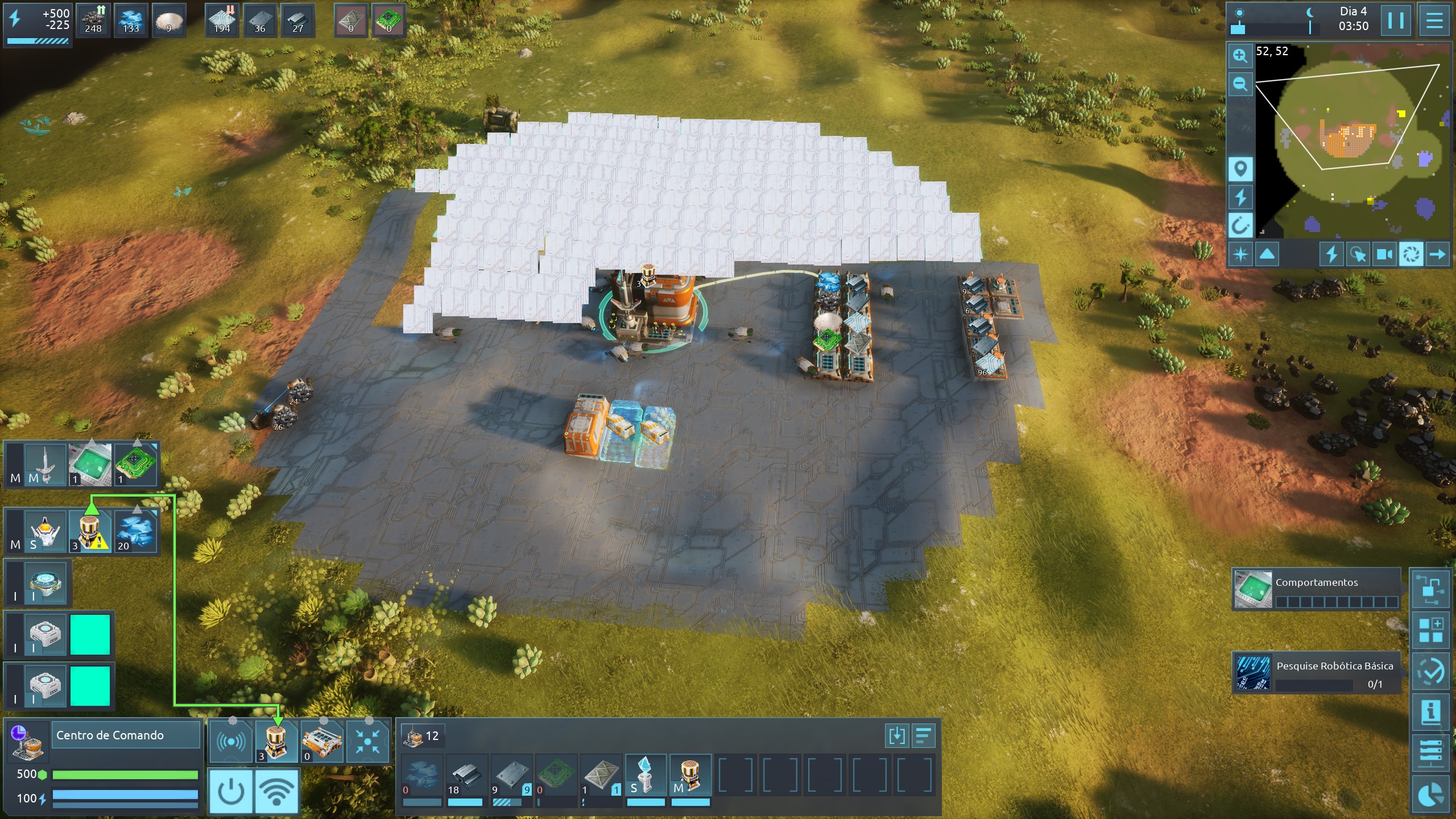Sort the inventory with the list button
Screen dimensions: 1456x819
[923, 735]
